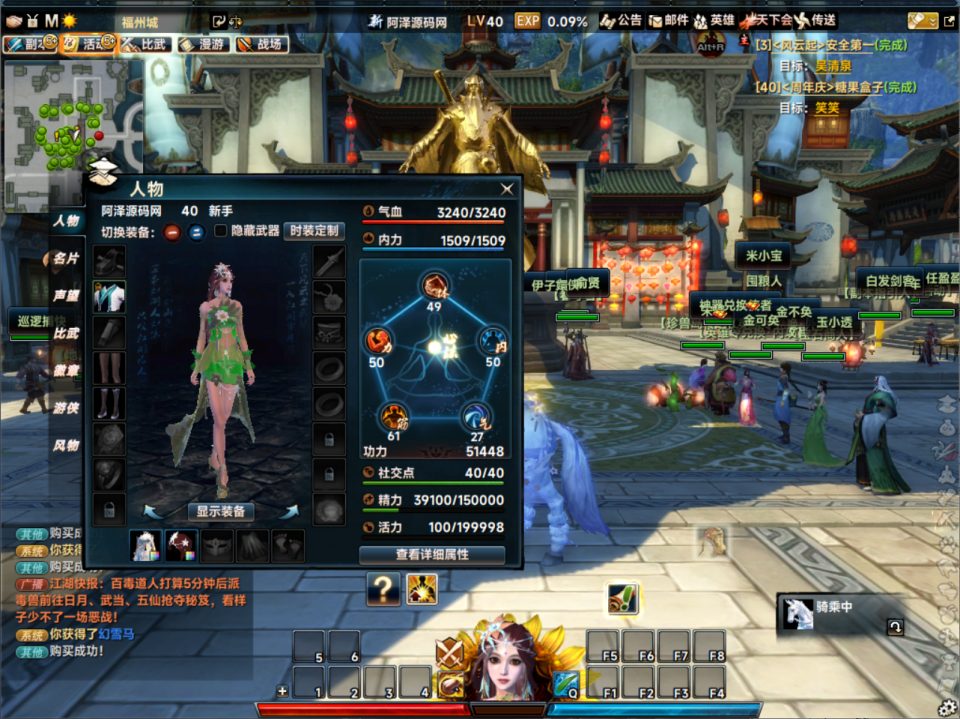Click the gear settings icon in bottom corner
The height and width of the screenshot is (719, 960).
tap(945, 706)
